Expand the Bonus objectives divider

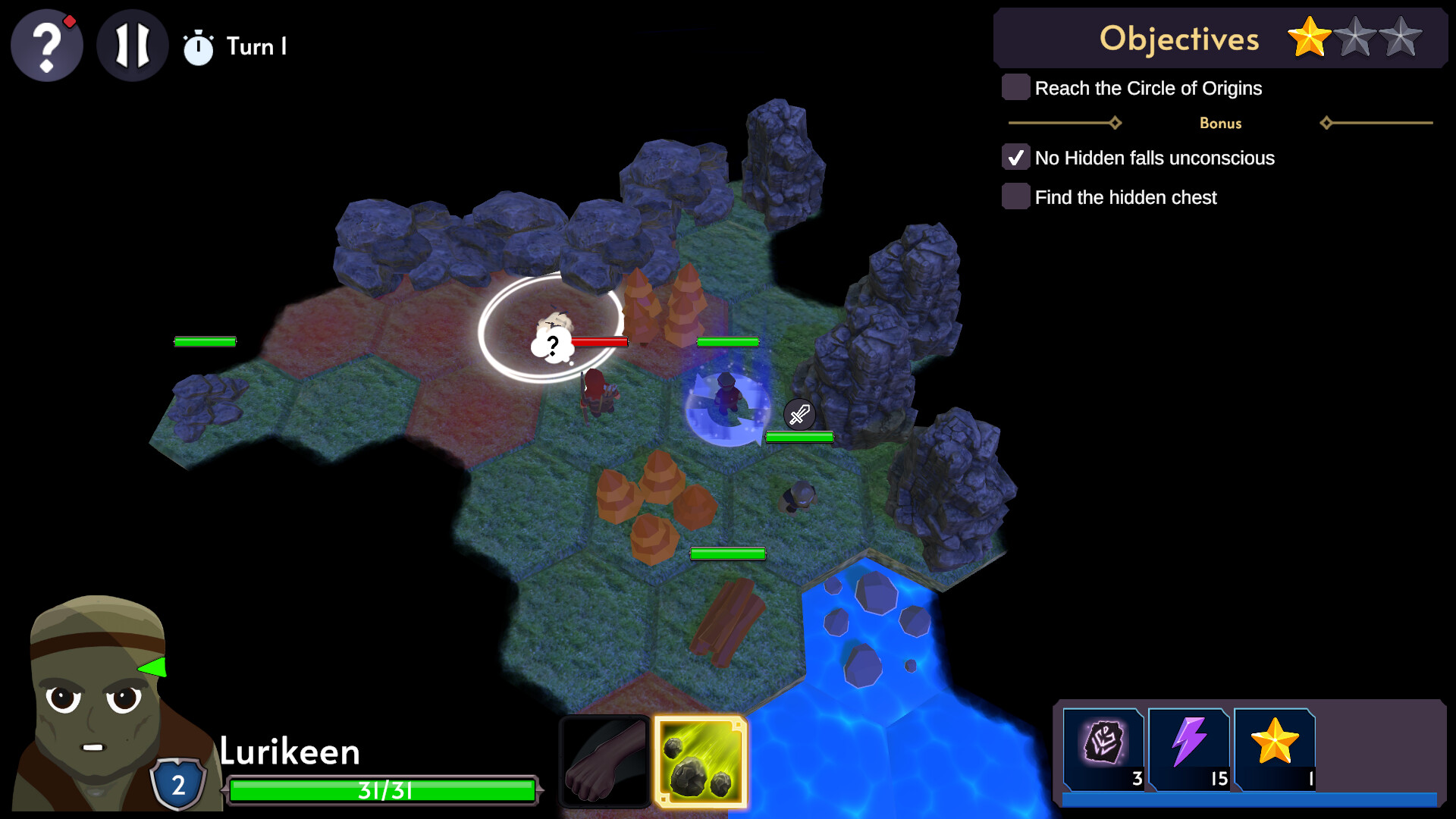[x=1219, y=123]
